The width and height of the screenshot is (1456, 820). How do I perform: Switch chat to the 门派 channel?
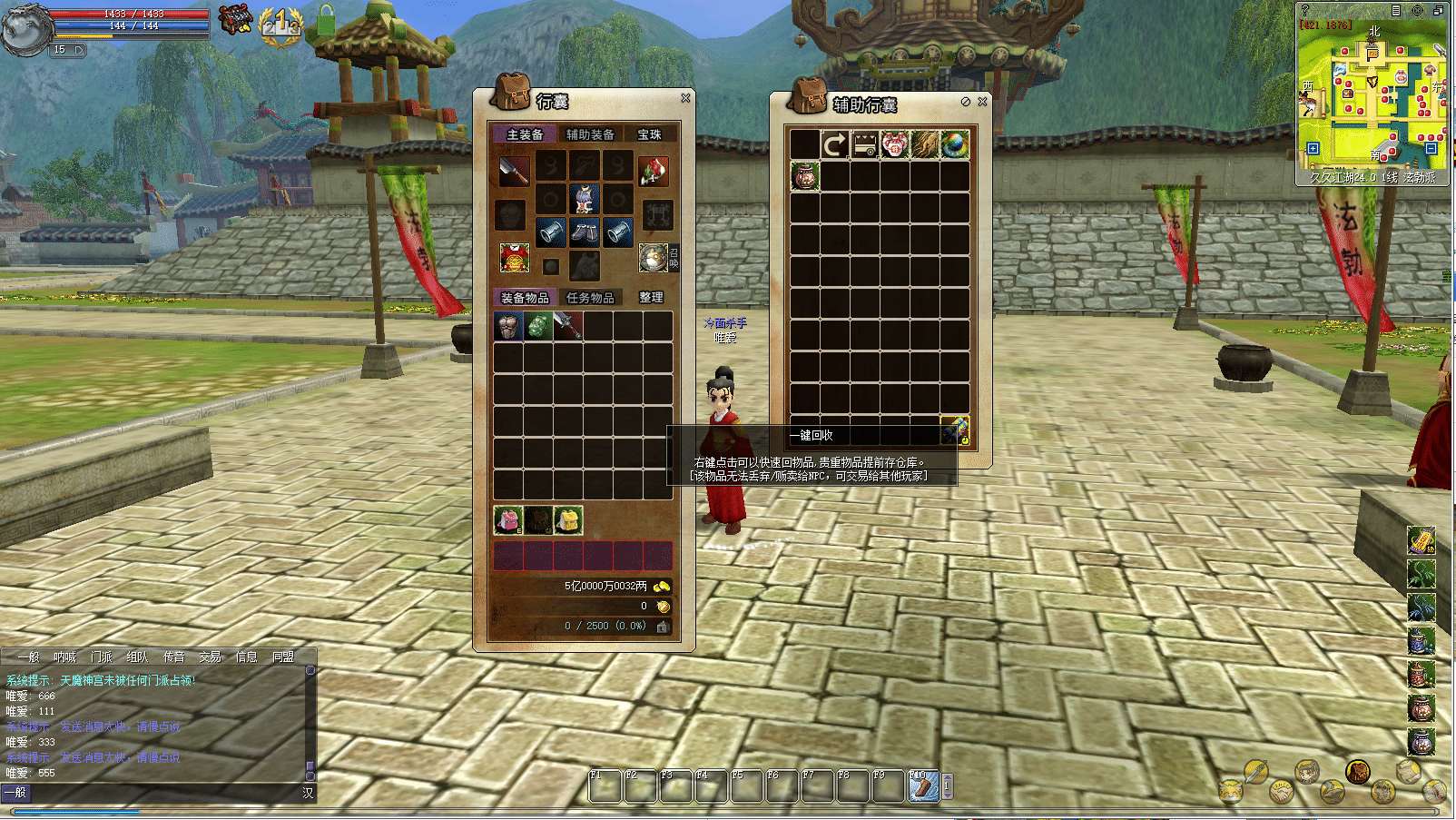tap(102, 657)
